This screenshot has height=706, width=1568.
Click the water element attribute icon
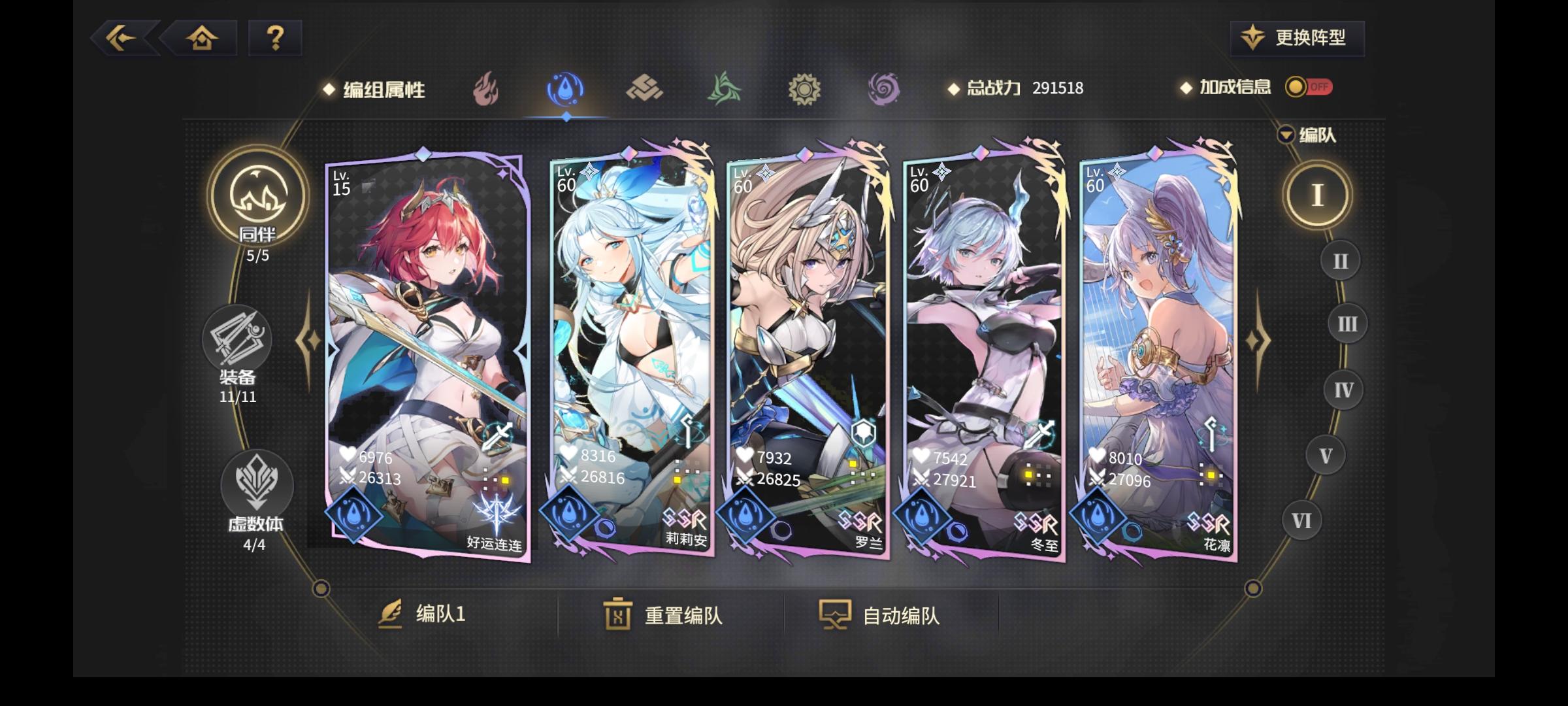[565, 90]
